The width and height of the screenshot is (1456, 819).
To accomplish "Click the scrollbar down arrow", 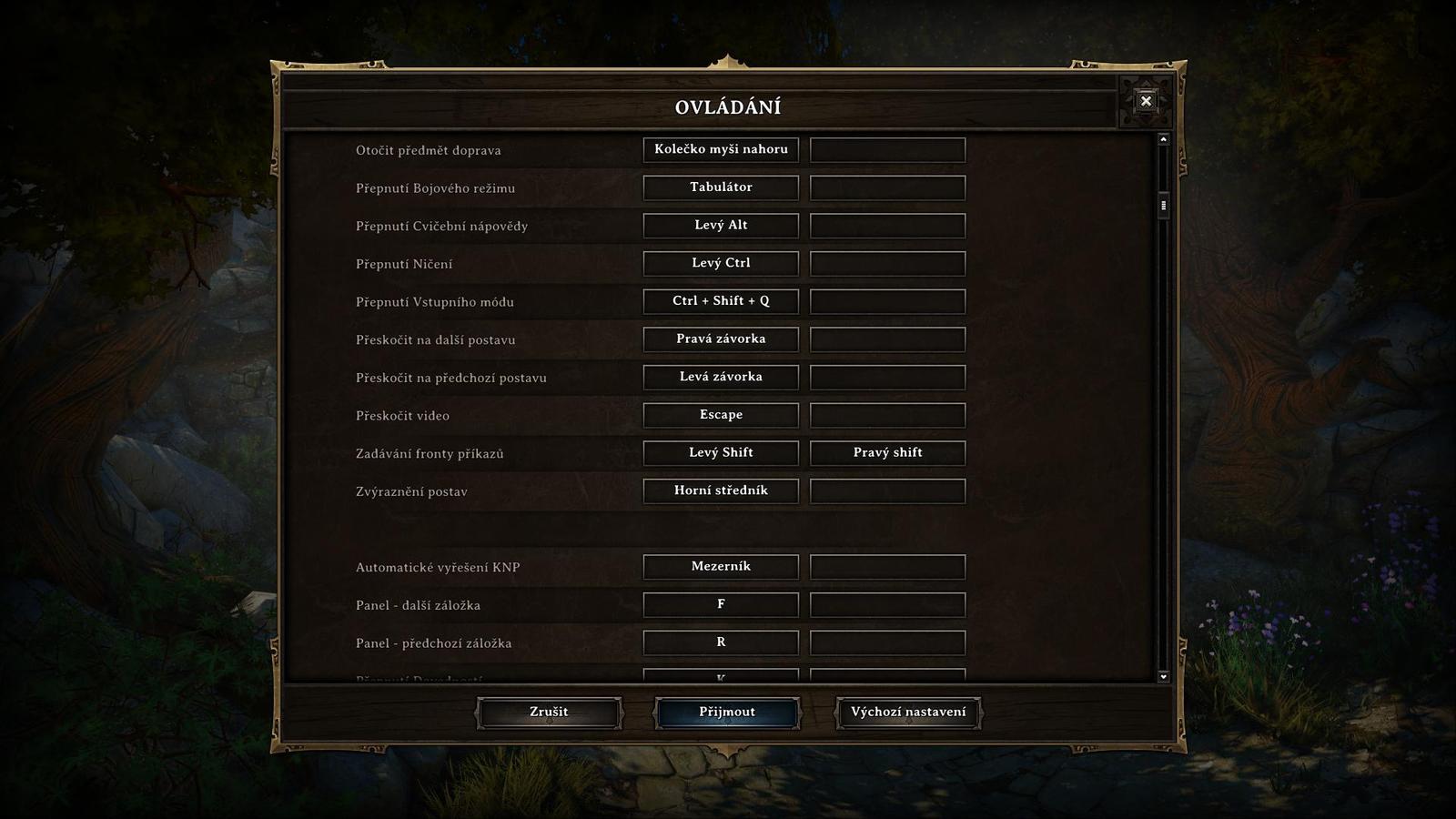I will coord(1162,677).
